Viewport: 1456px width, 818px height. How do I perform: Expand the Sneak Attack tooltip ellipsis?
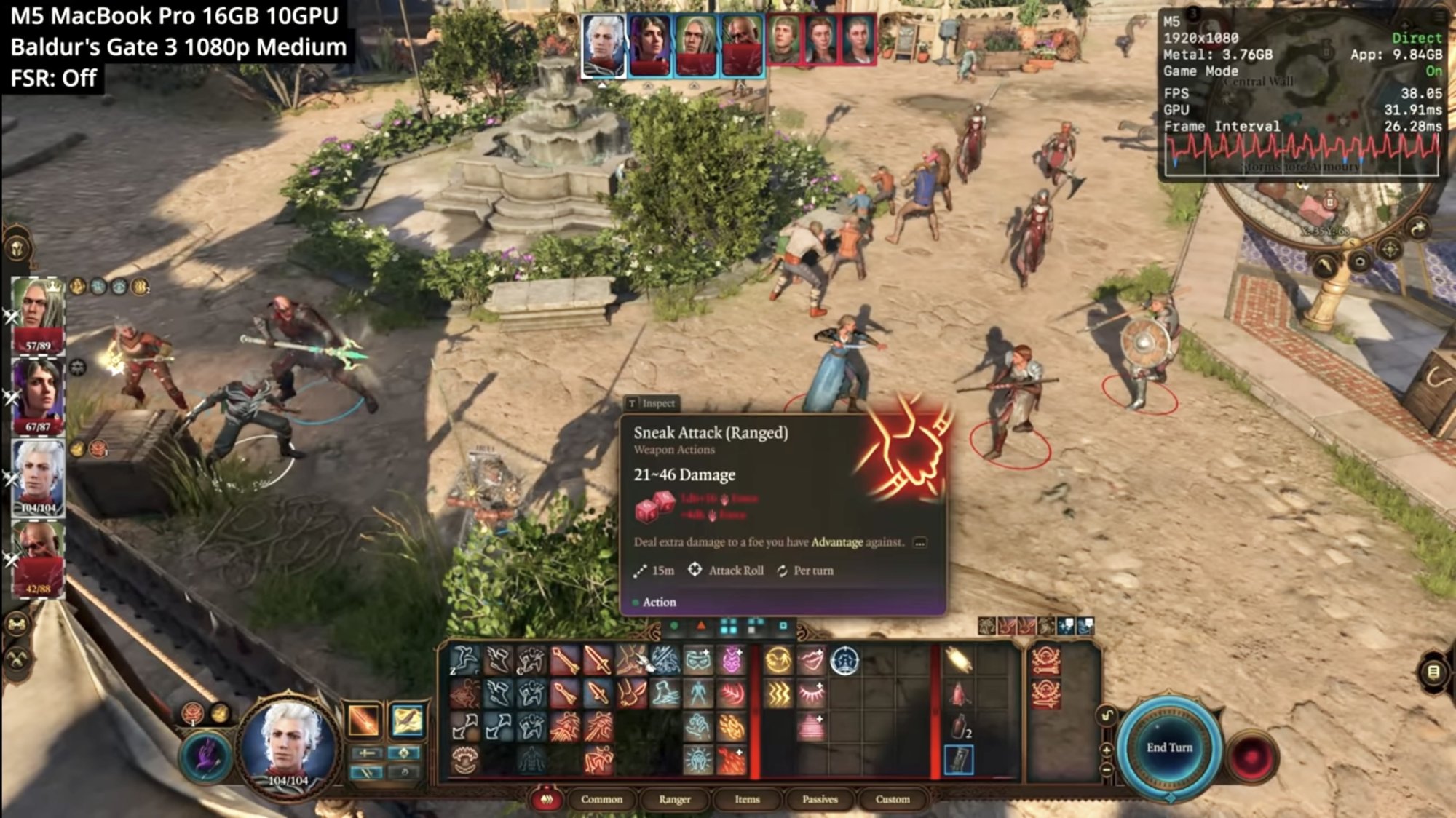tap(920, 543)
